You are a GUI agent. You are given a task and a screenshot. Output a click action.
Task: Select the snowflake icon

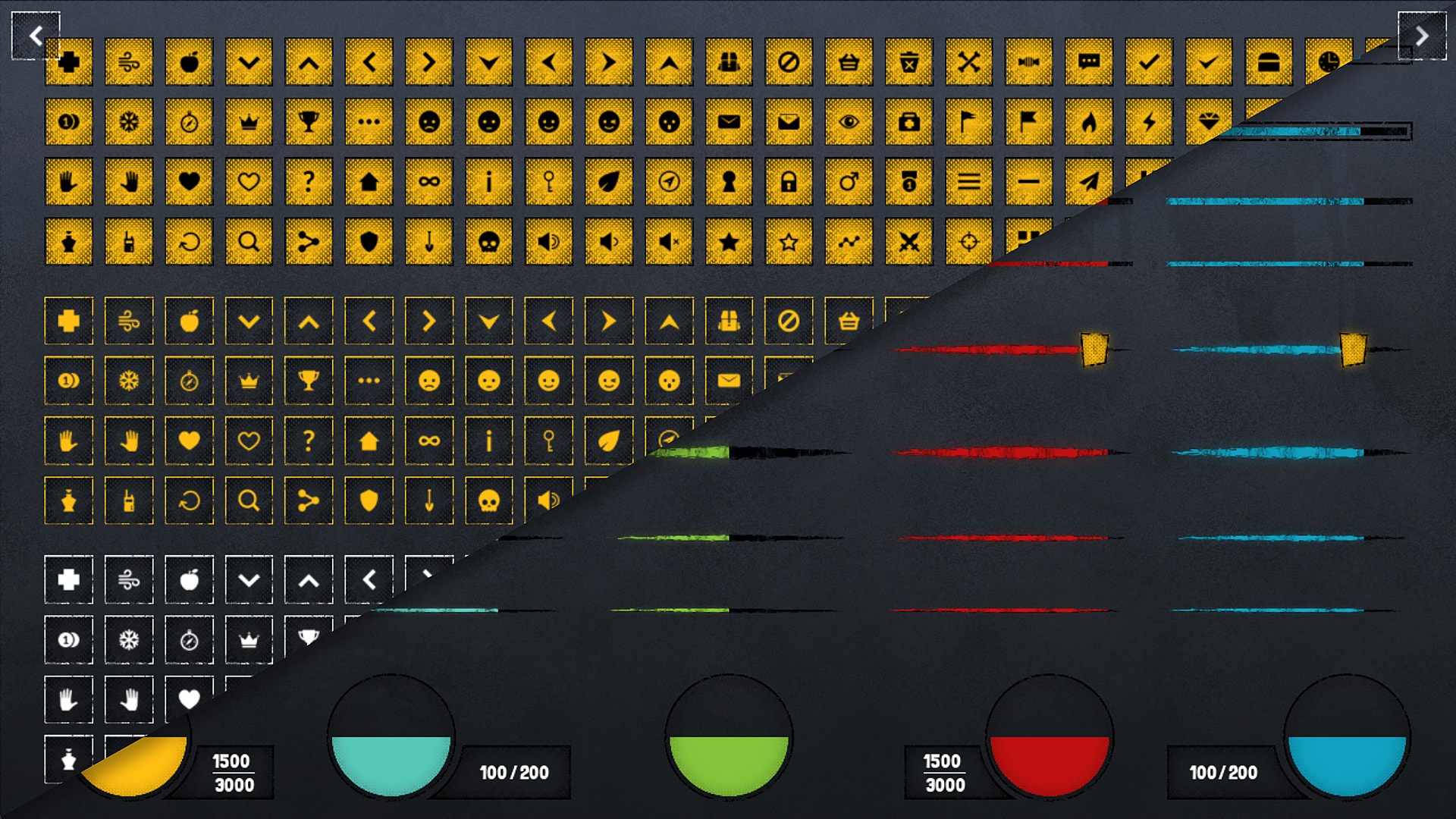coord(127,121)
